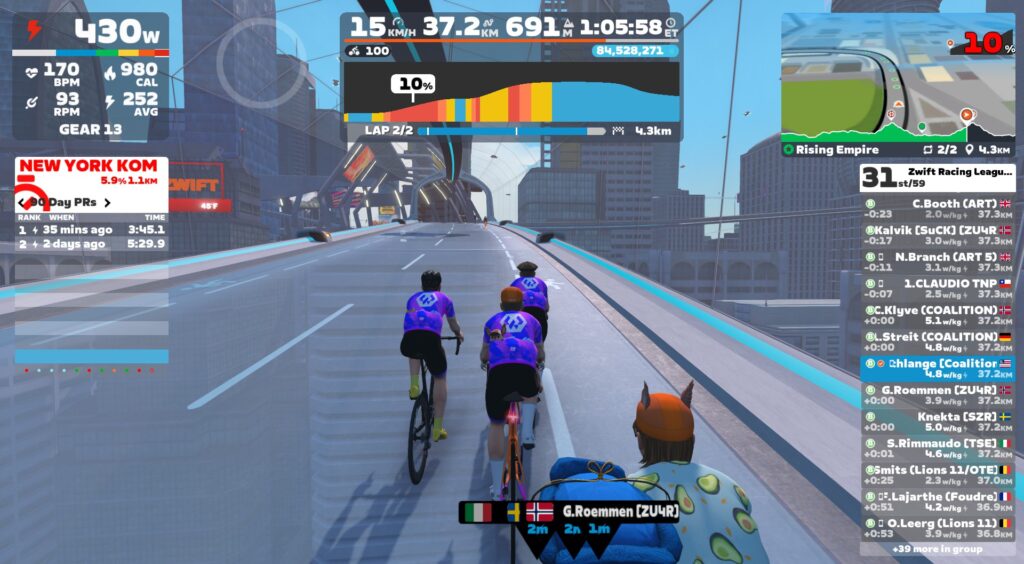Select C.Booth (ART) in the rider list

tap(937, 208)
